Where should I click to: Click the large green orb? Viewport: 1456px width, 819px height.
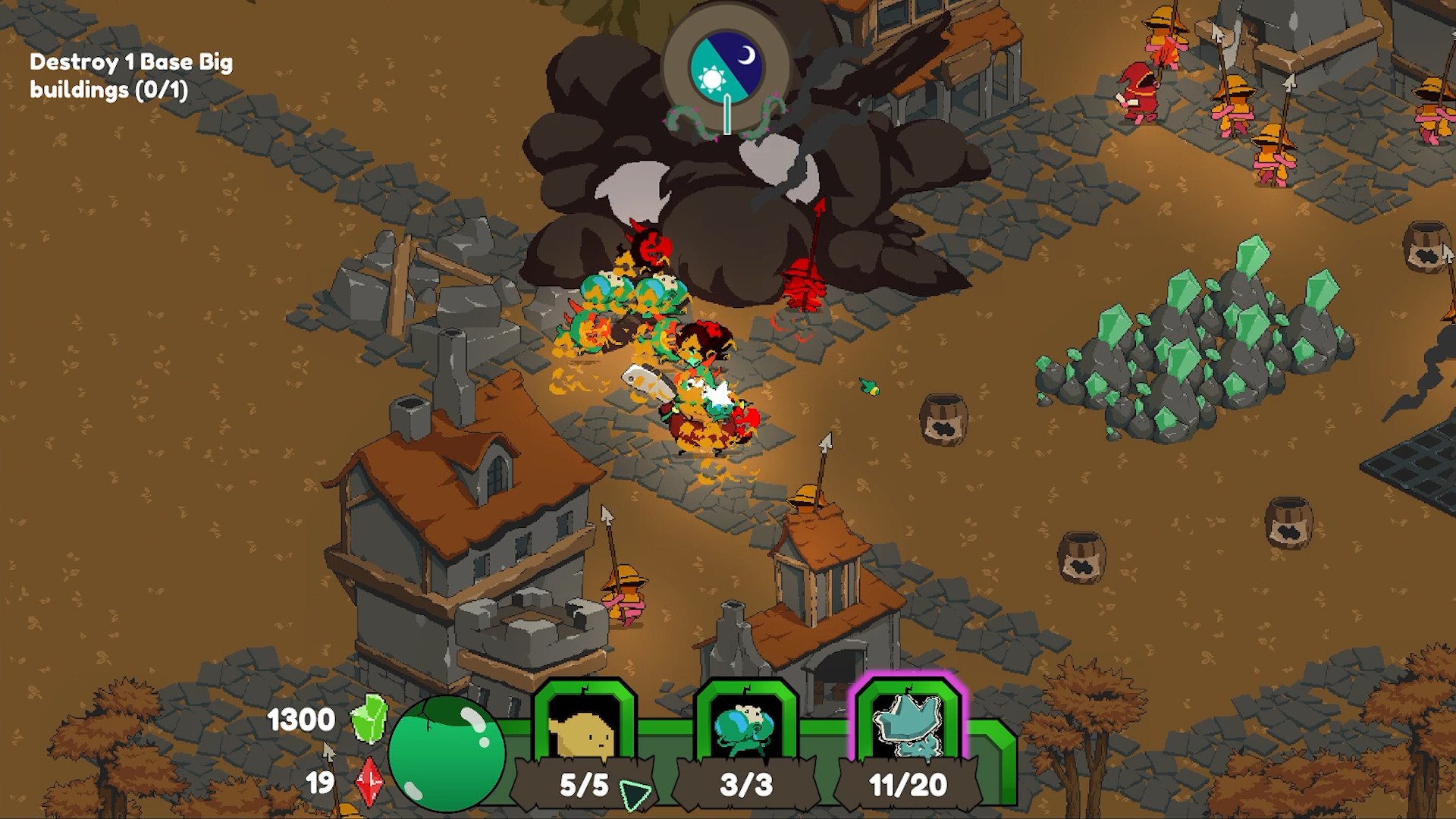[x=447, y=753]
